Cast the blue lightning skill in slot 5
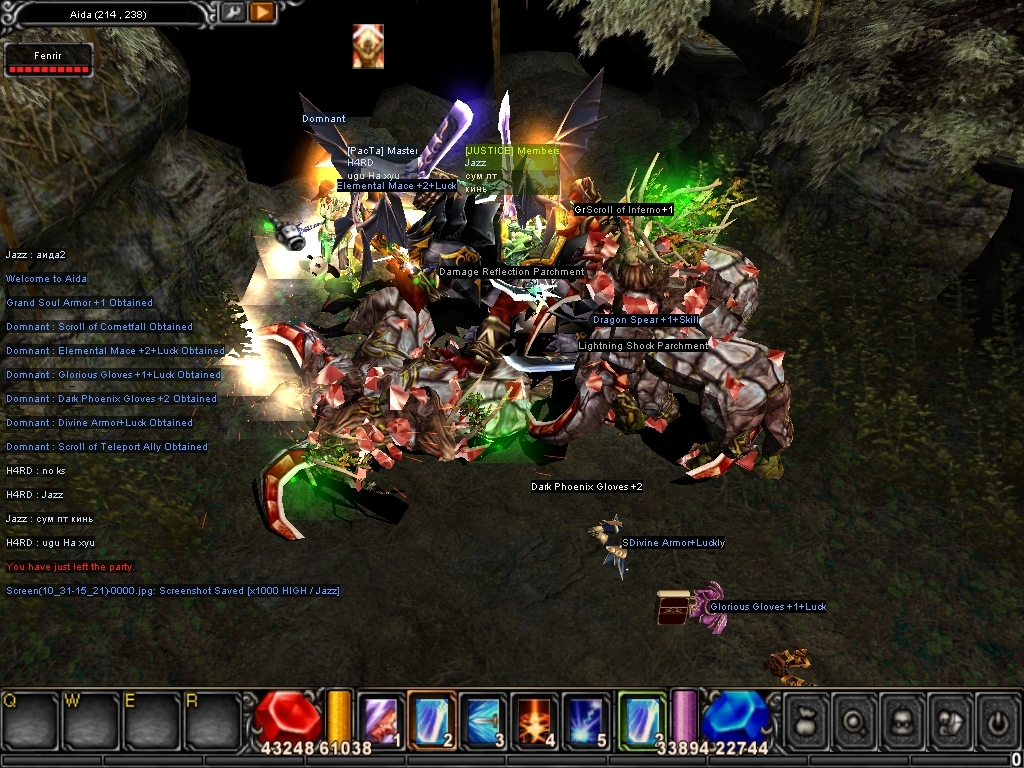1024x768 pixels. pyautogui.click(x=588, y=718)
